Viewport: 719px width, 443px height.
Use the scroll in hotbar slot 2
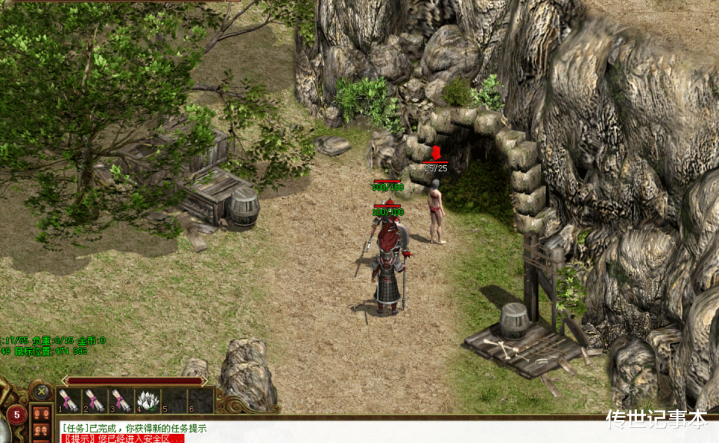(95, 401)
